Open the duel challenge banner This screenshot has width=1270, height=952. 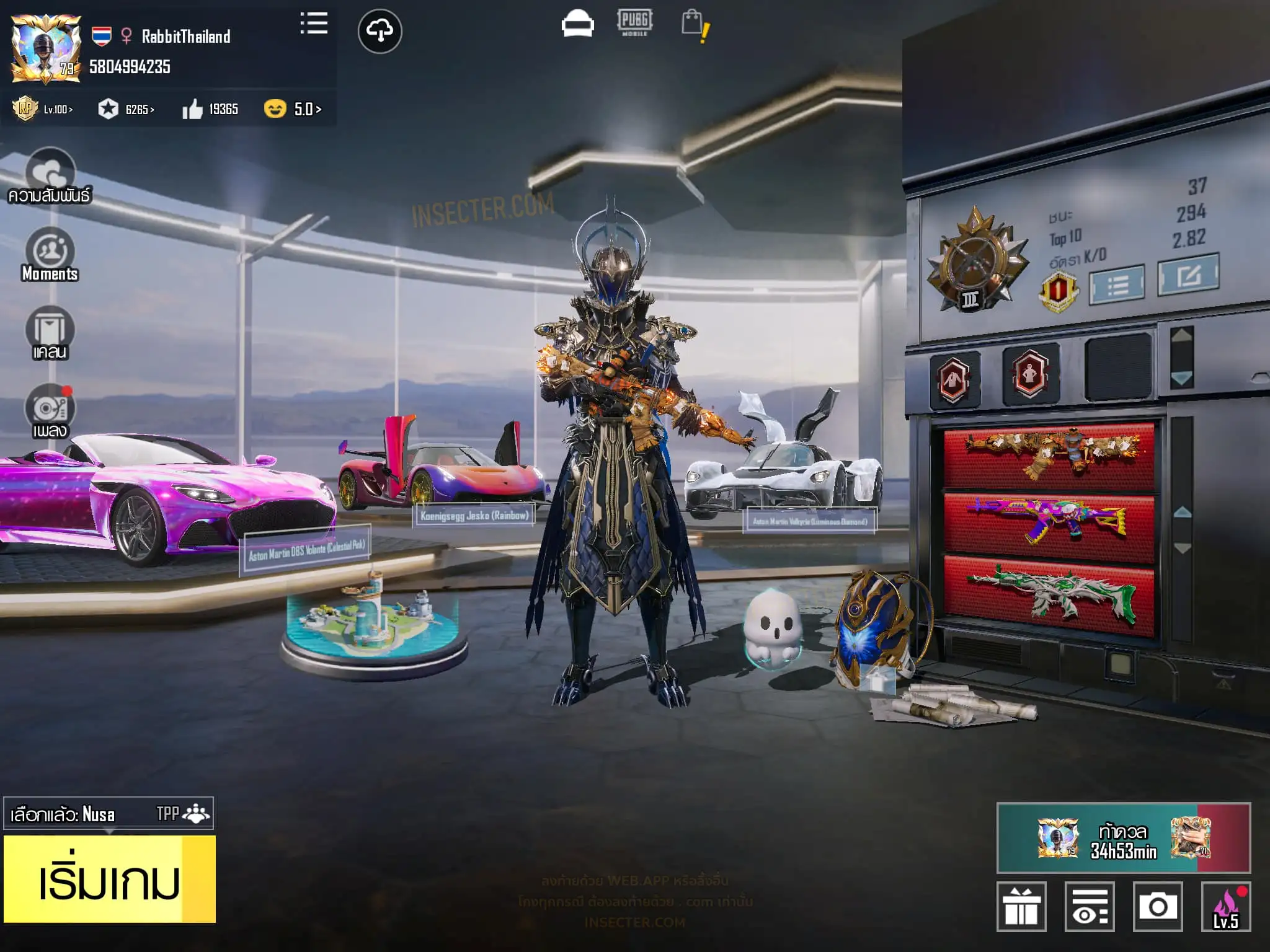tap(1123, 838)
